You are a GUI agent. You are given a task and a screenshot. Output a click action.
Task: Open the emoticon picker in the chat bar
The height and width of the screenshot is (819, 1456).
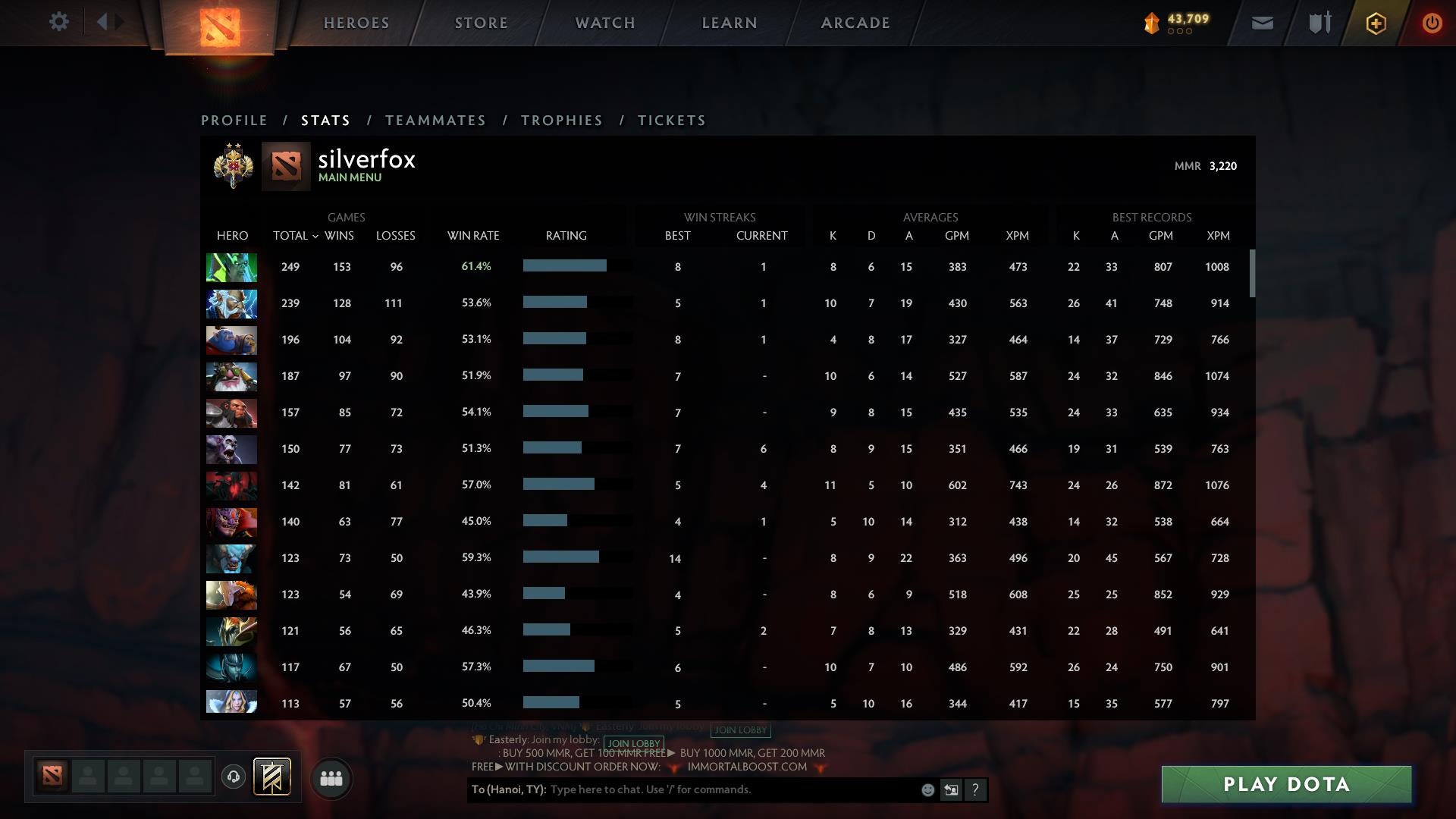click(x=927, y=789)
